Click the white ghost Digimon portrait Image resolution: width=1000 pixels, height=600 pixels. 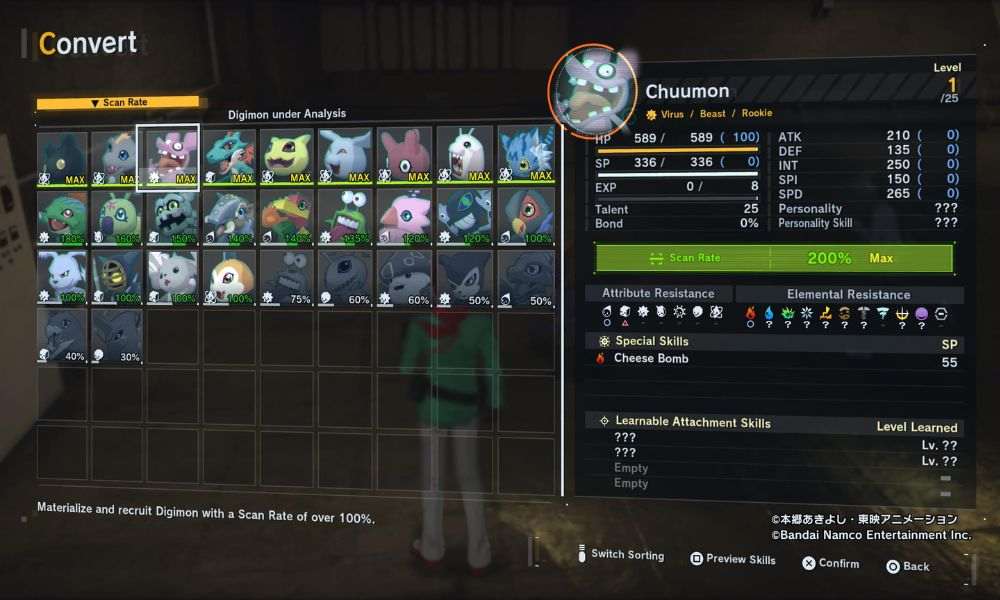(x=467, y=157)
